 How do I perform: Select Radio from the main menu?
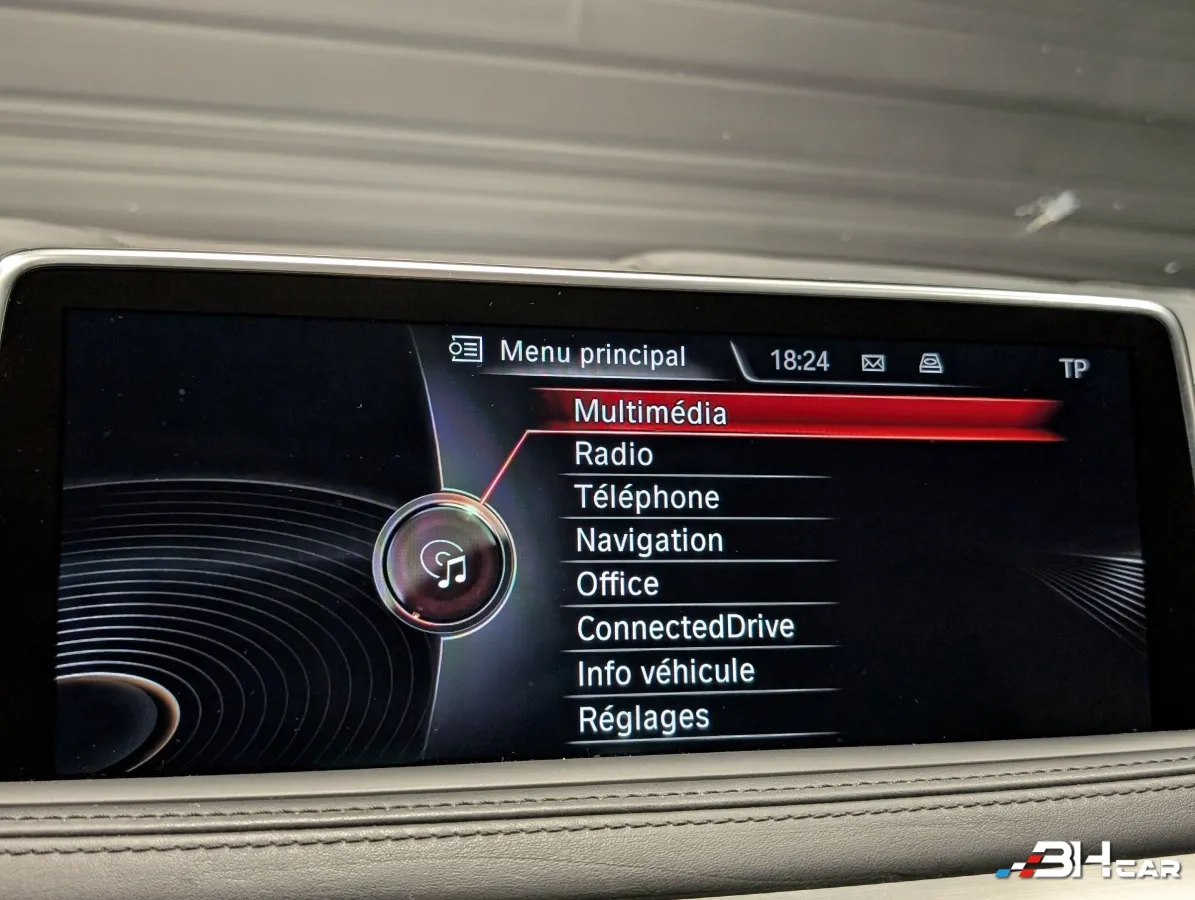coord(614,455)
